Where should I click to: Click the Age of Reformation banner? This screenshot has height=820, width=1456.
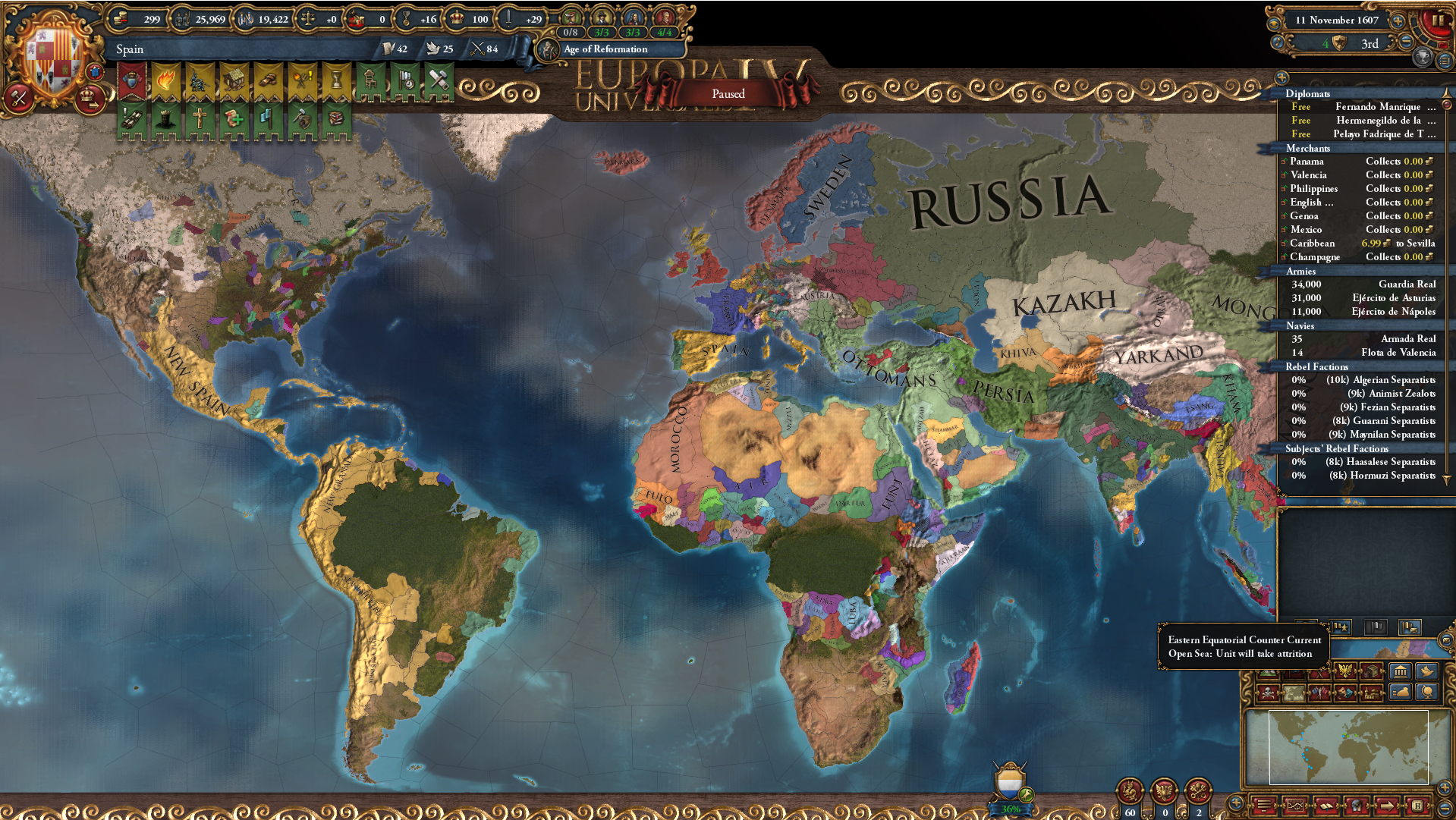[x=605, y=49]
